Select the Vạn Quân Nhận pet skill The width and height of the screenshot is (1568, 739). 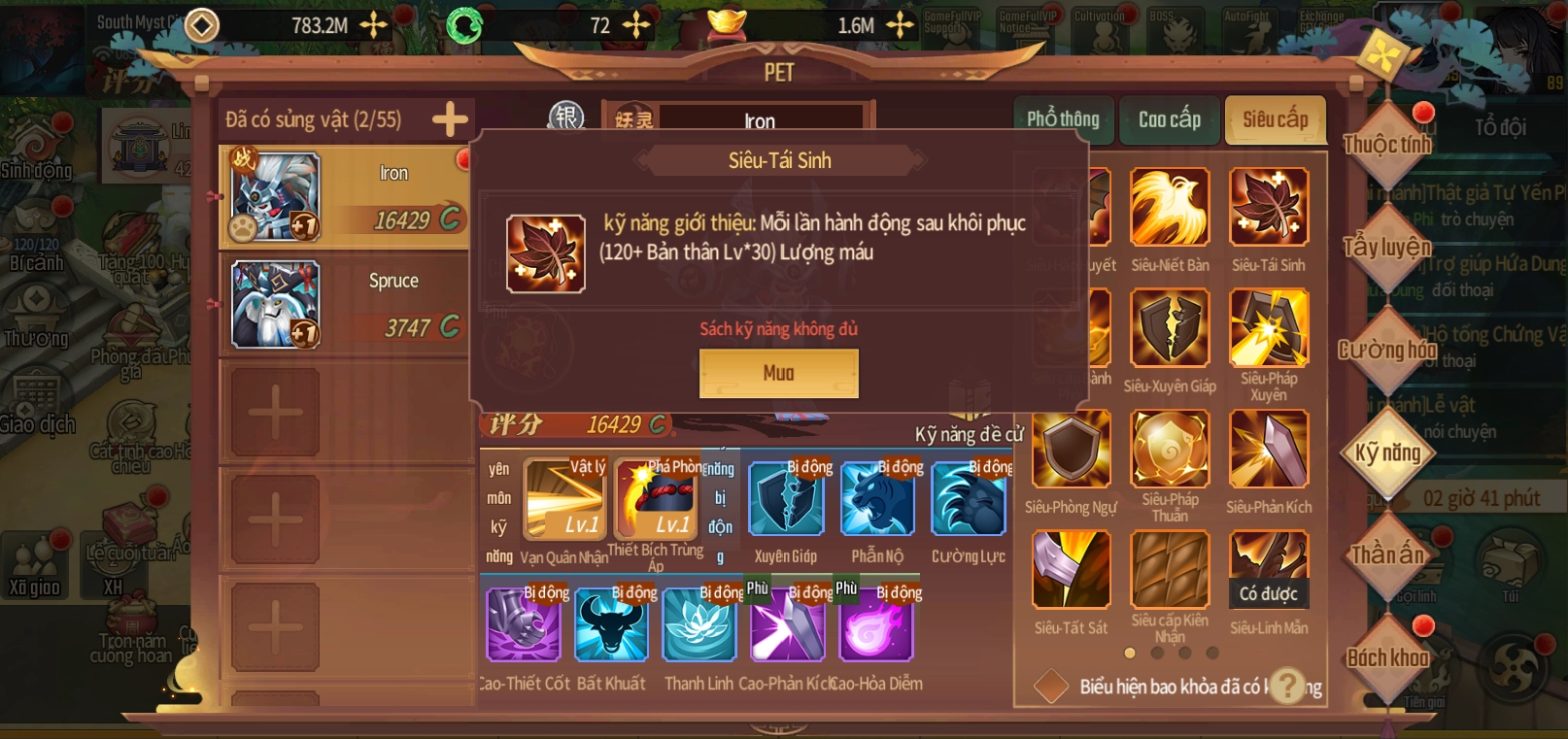pyautogui.click(x=564, y=500)
